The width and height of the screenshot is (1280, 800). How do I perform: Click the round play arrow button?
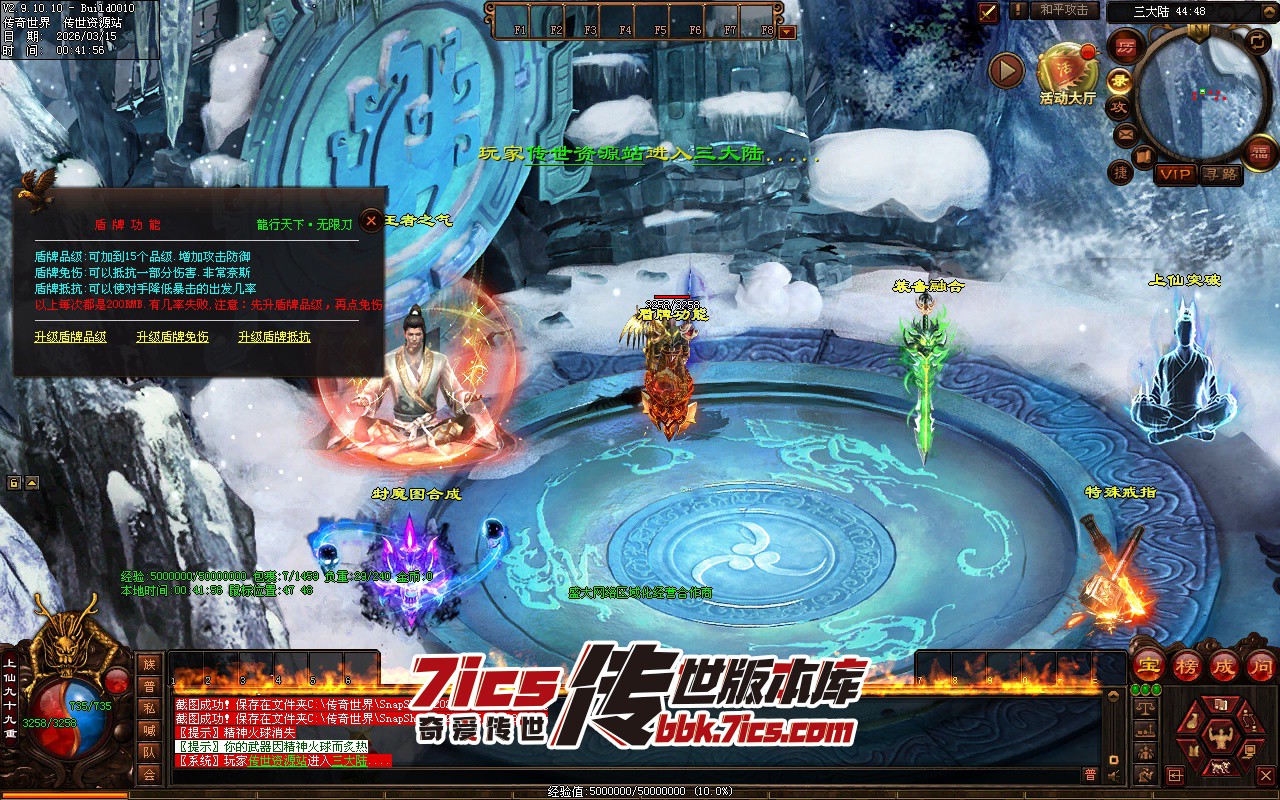pos(1006,70)
